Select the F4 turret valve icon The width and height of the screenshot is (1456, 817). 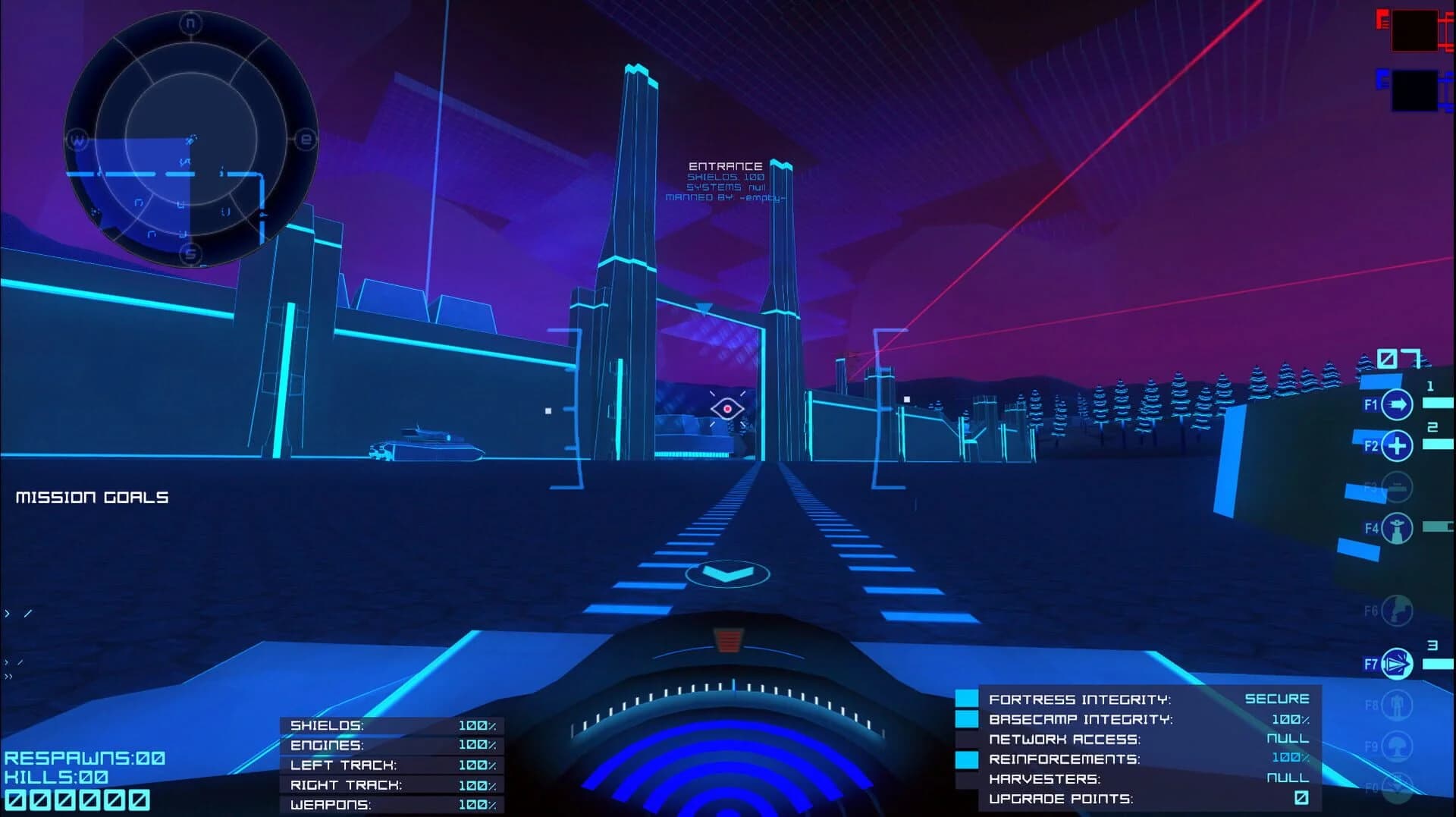(1397, 527)
